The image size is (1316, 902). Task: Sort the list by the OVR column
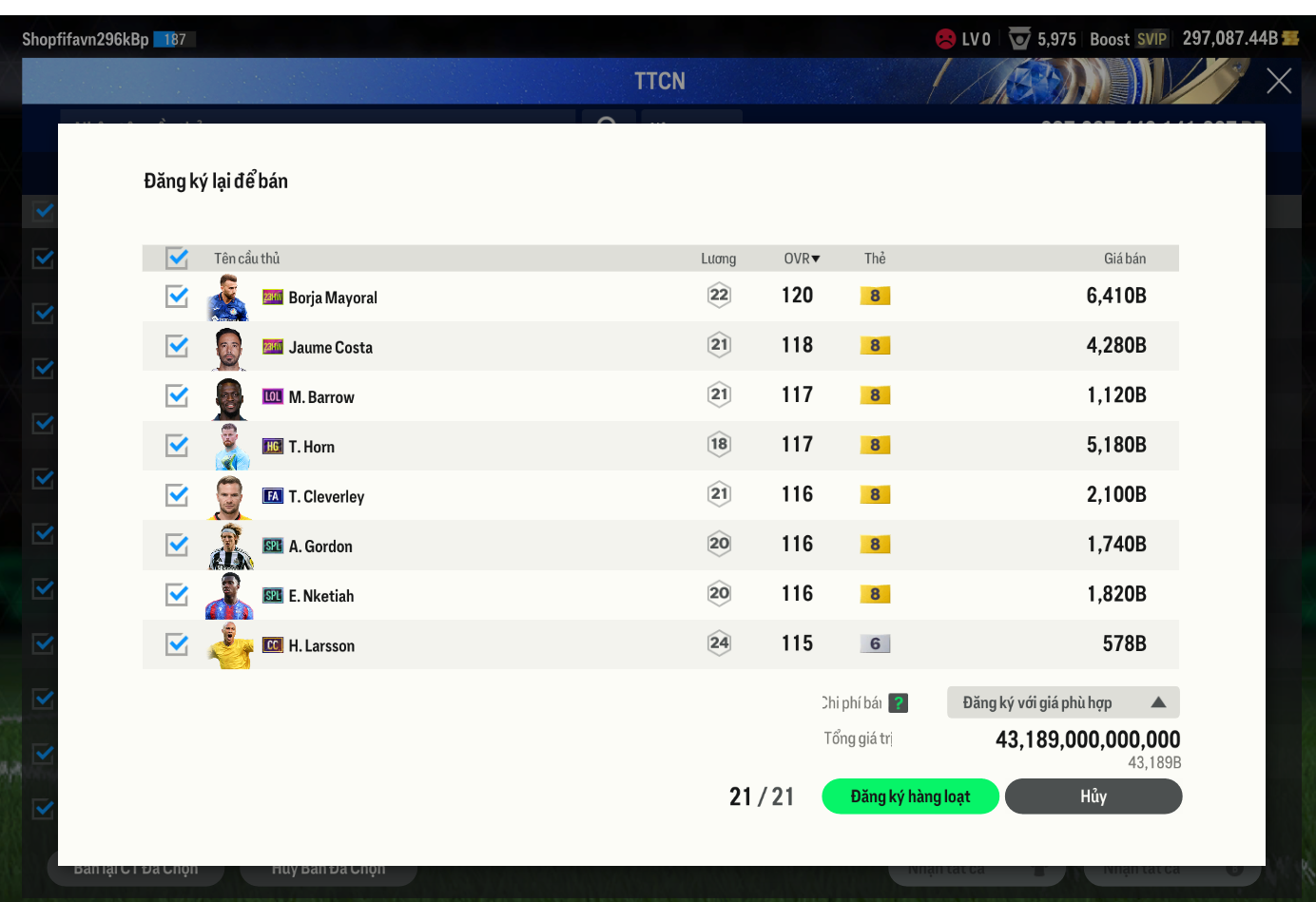(802, 259)
